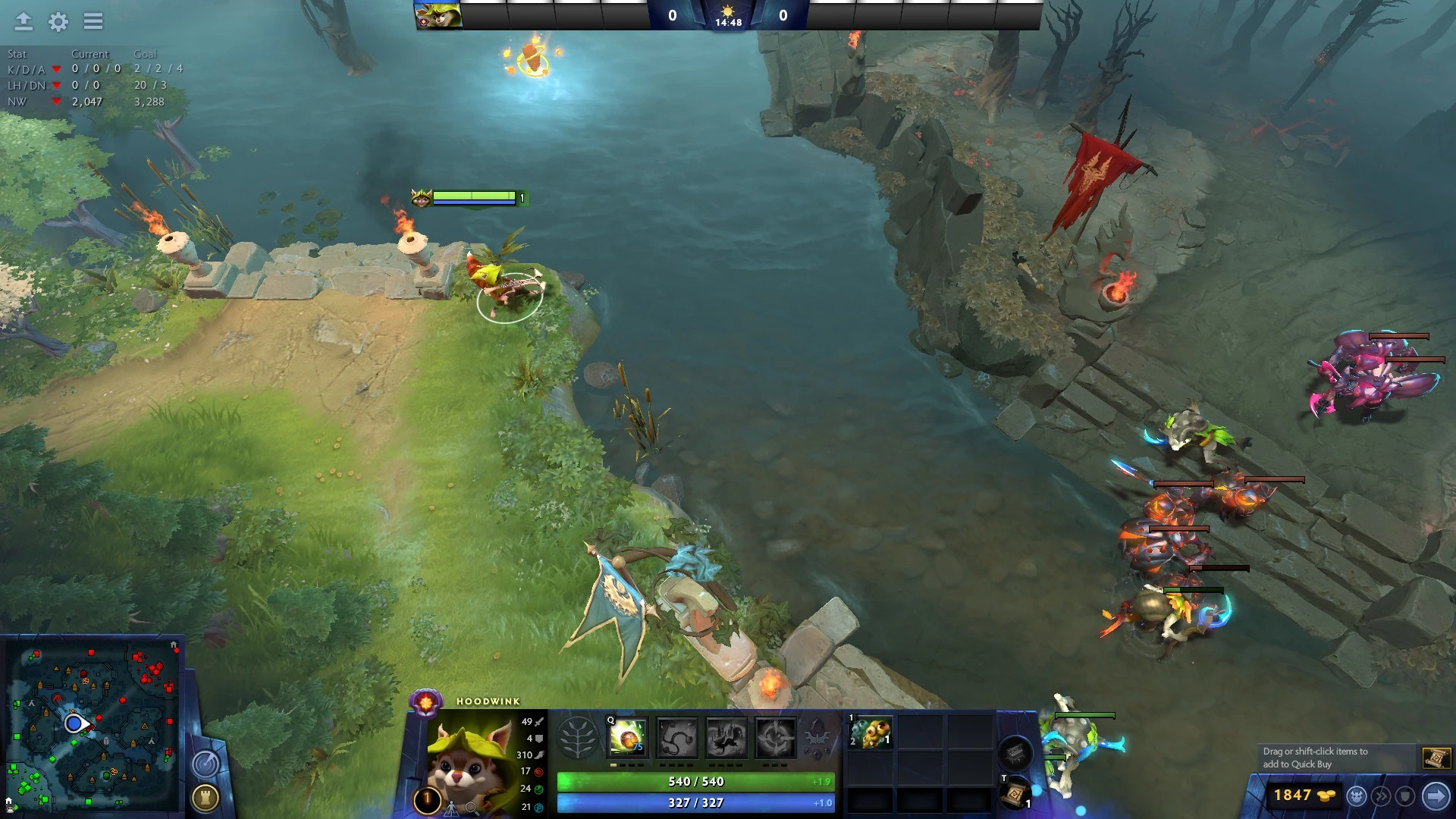
Task: Activate the Glyph of Fortification tower button
Action: click(x=206, y=797)
